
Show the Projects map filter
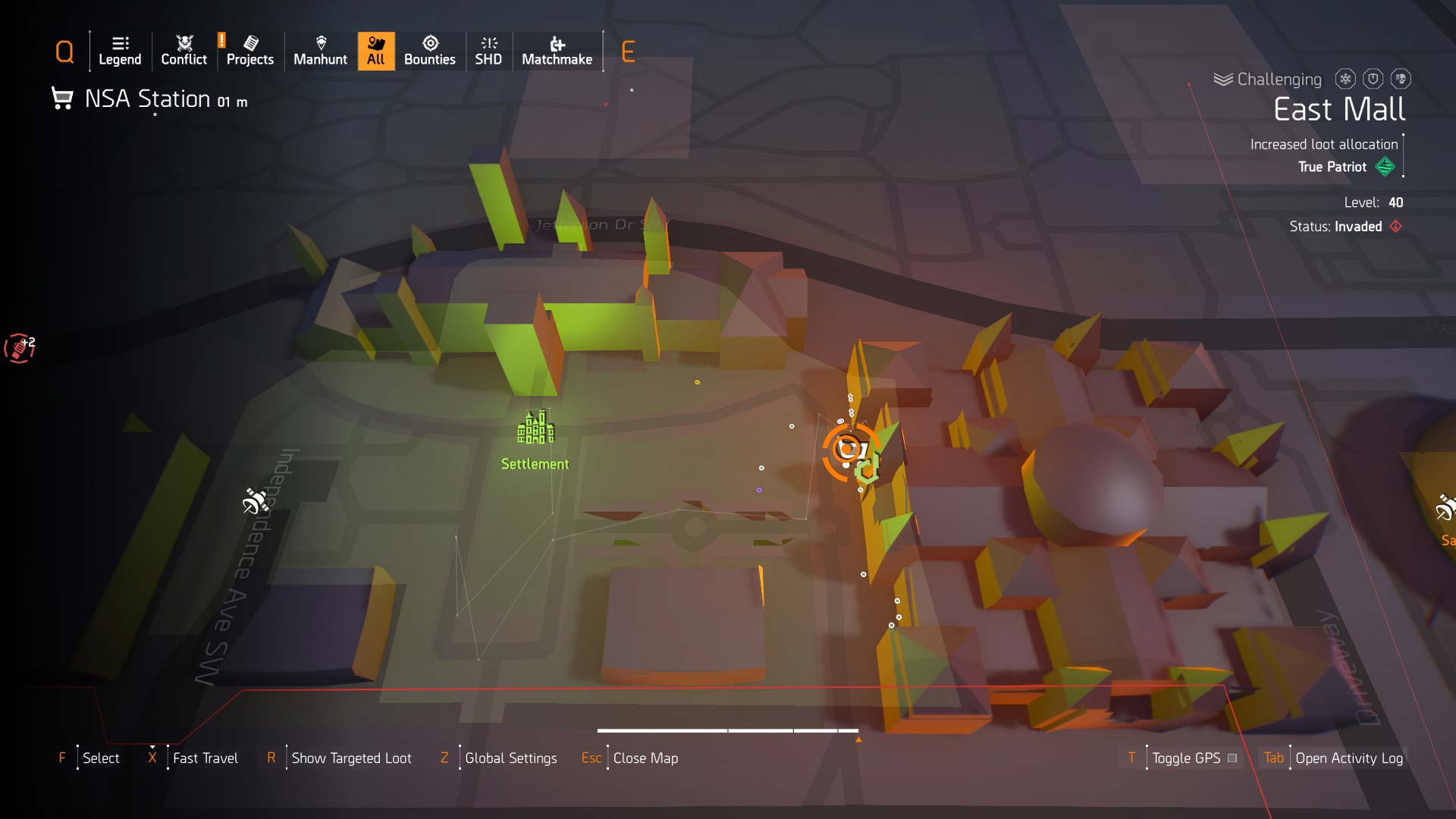click(x=249, y=51)
